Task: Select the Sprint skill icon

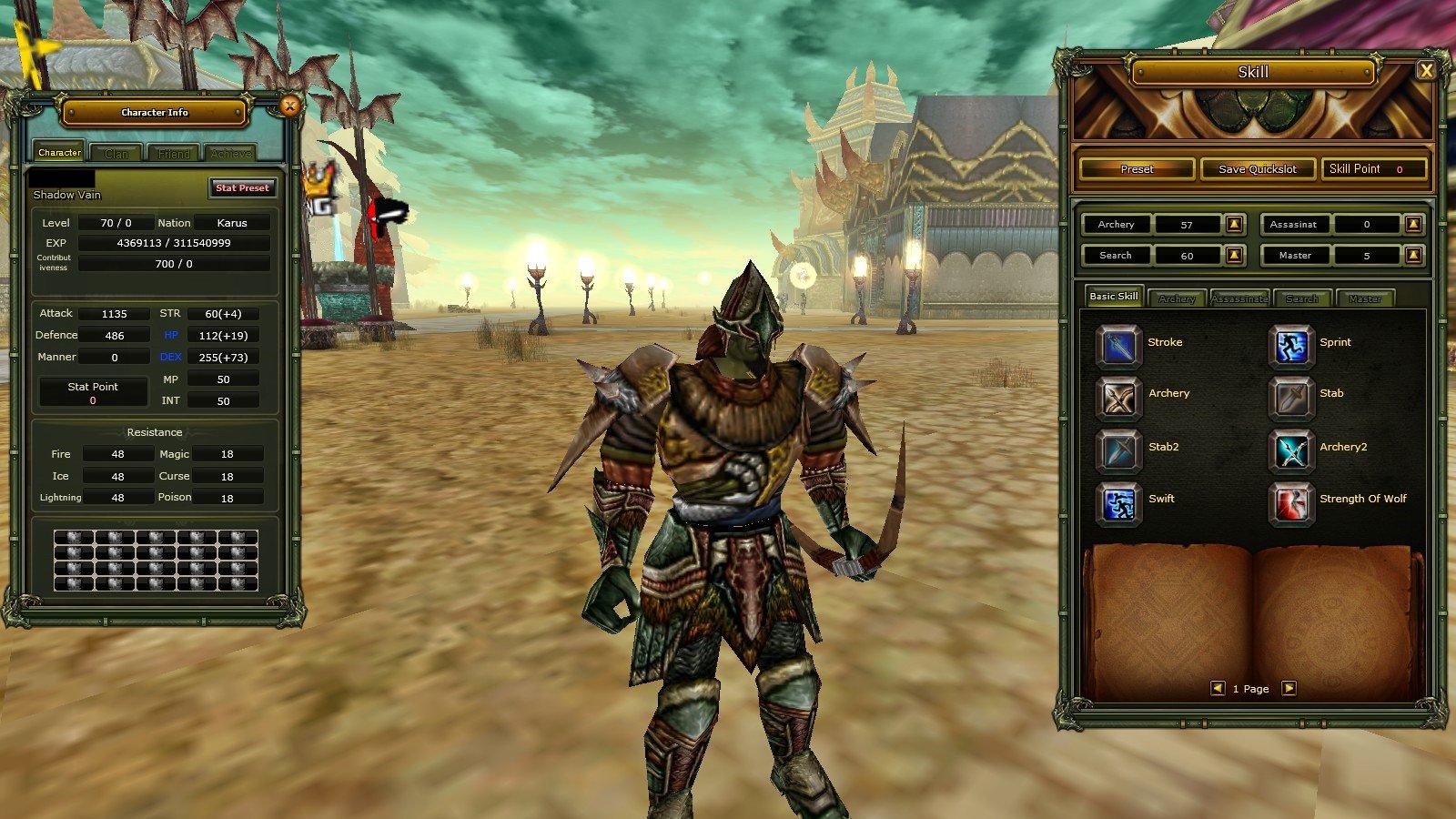Action: click(1292, 347)
